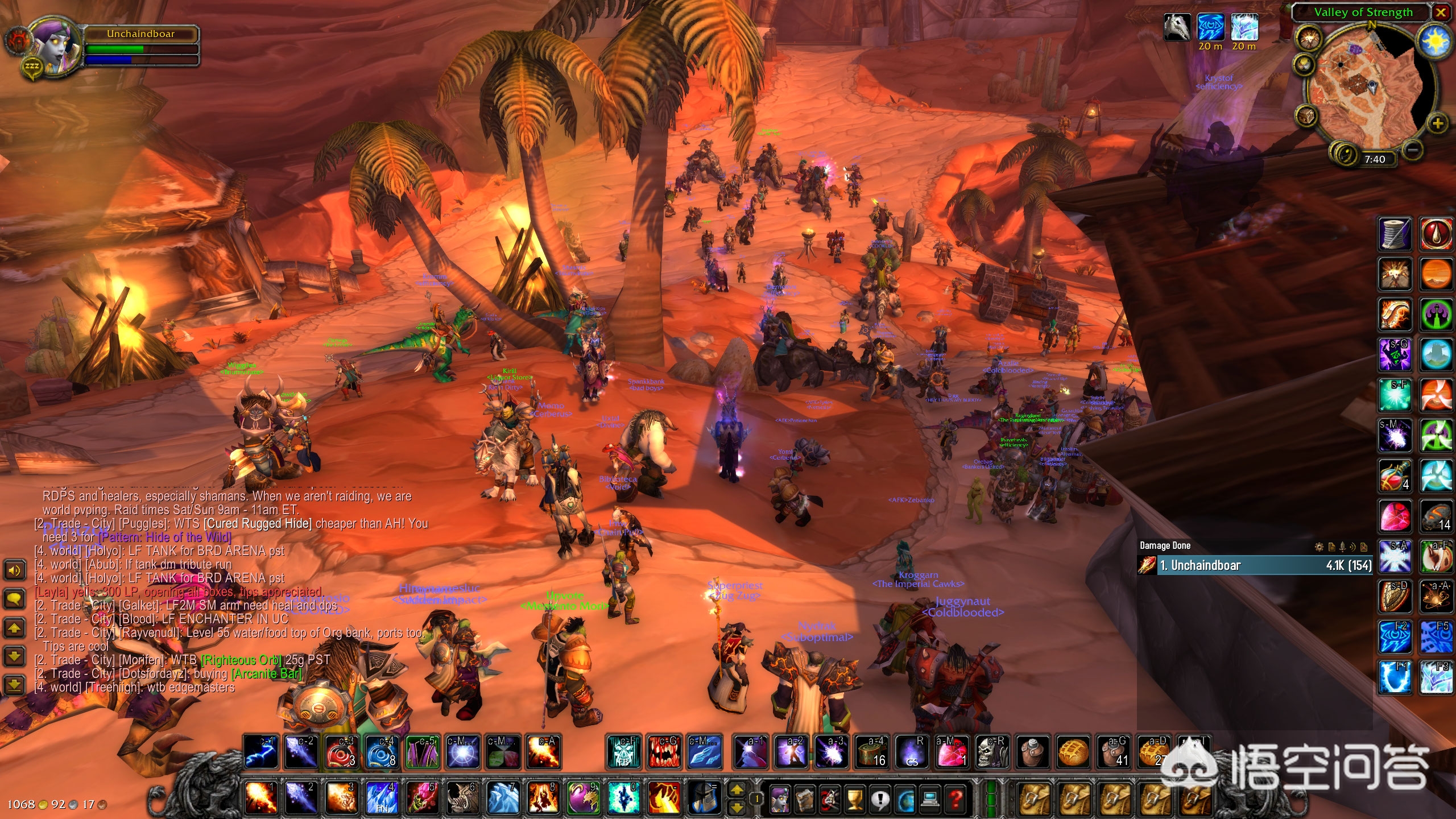
Task: Close the minimap with the X button
Action: click(1441, 13)
